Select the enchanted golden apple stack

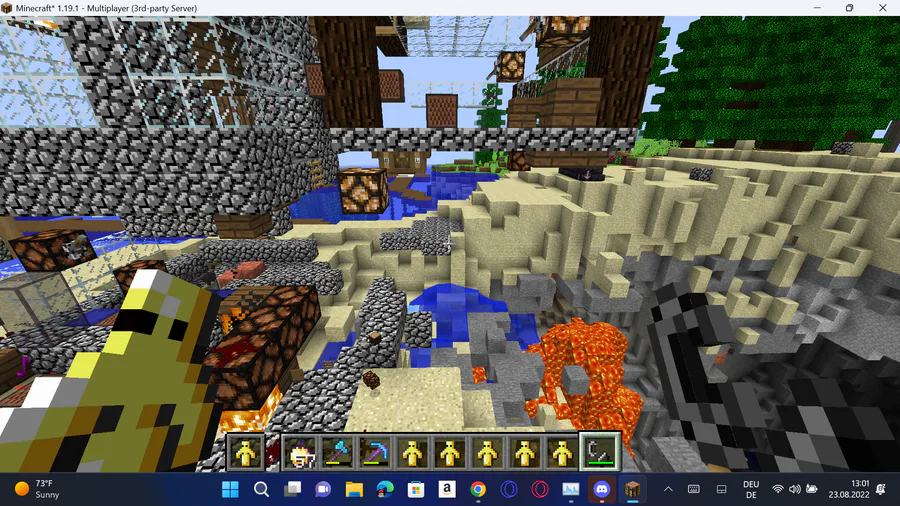298,452
